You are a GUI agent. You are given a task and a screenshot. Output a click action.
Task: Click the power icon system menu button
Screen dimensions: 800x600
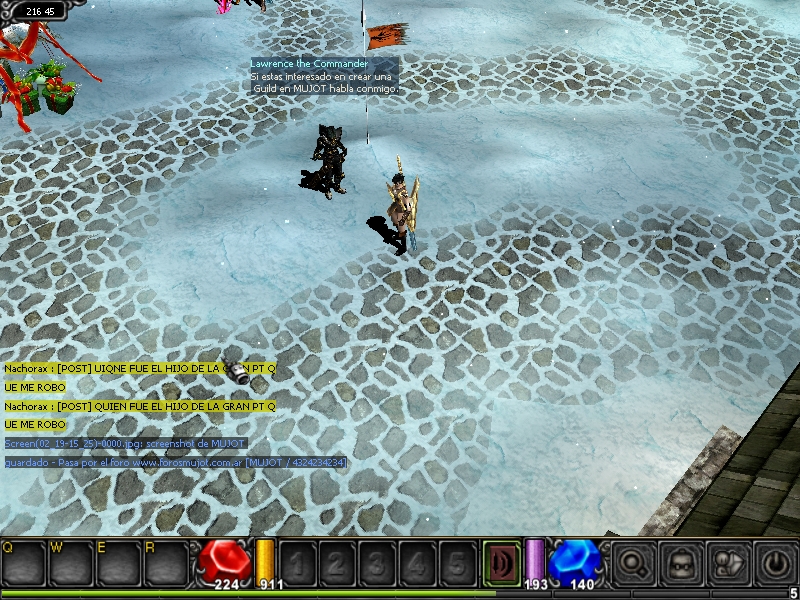click(x=775, y=562)
